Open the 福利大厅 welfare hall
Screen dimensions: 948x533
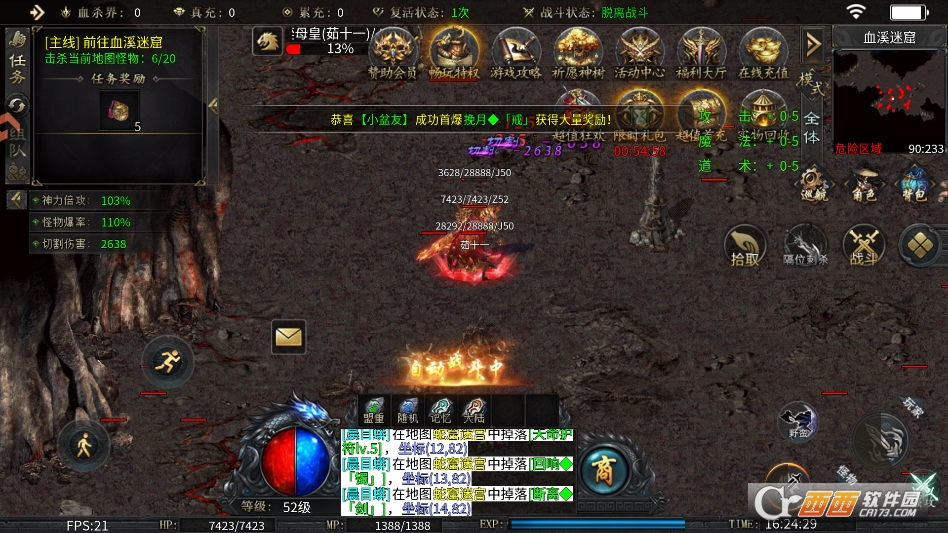(x=701, y=50)
